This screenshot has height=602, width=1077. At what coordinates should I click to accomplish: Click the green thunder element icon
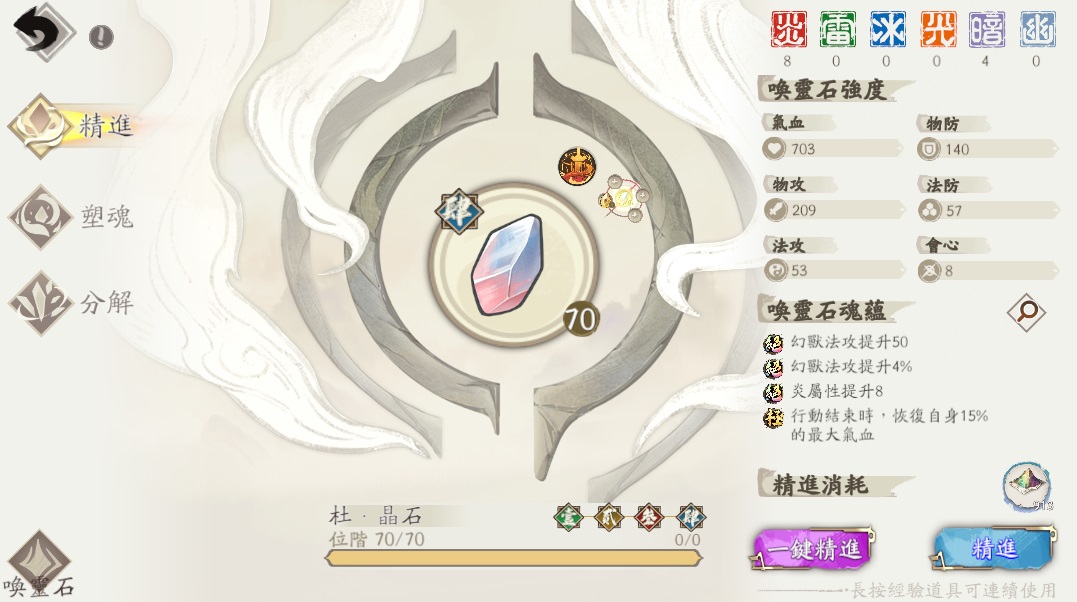pos(837,30)
